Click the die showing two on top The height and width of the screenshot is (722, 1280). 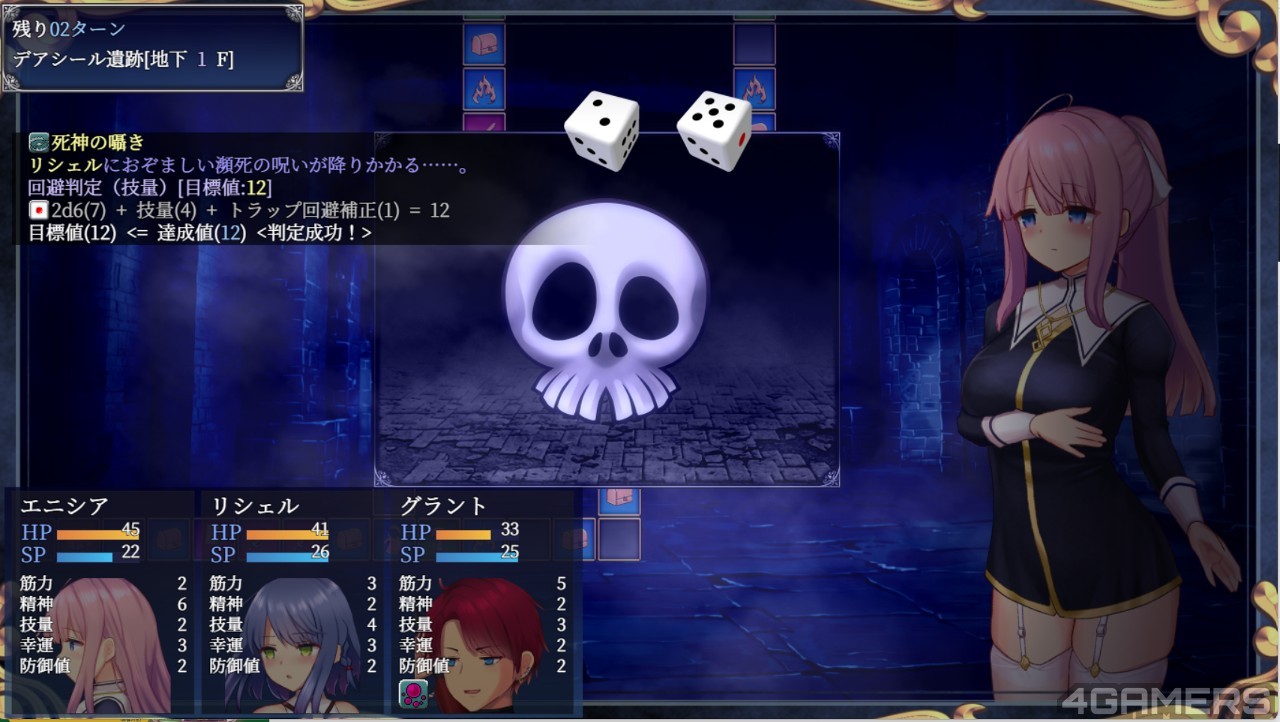click(x=601, y=129)
